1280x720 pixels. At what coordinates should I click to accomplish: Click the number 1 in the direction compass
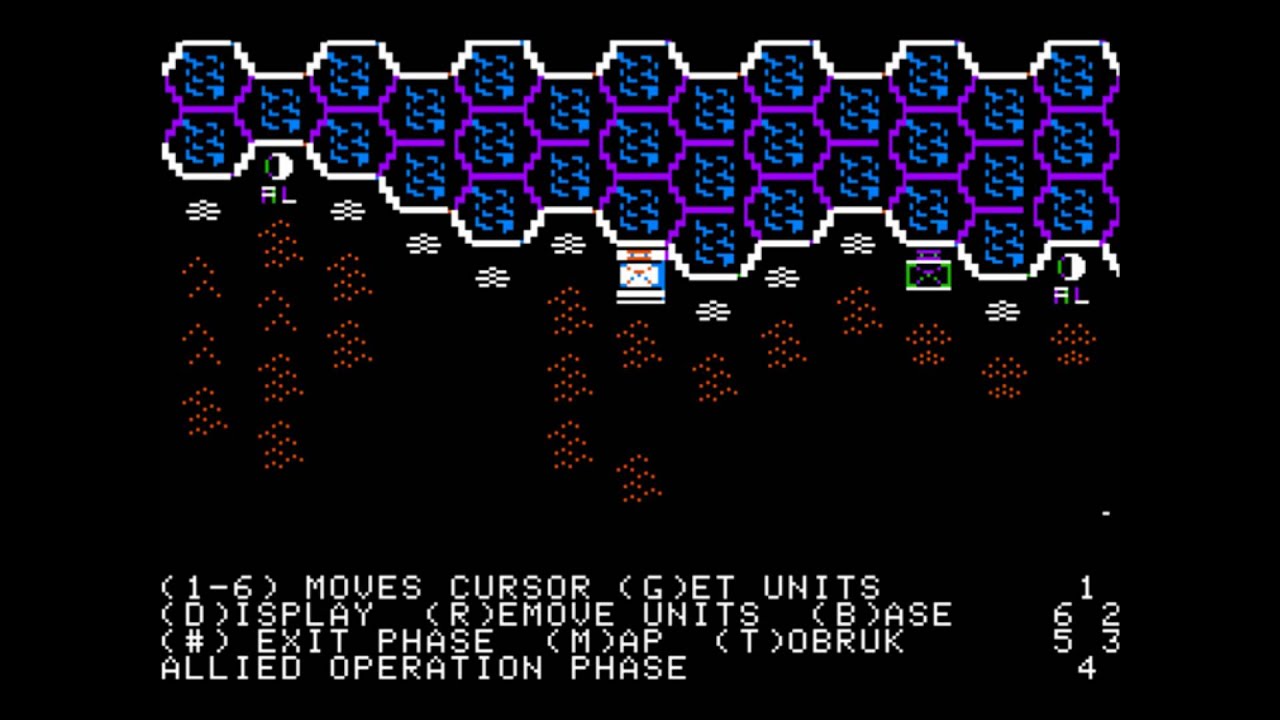(1088, 588)
